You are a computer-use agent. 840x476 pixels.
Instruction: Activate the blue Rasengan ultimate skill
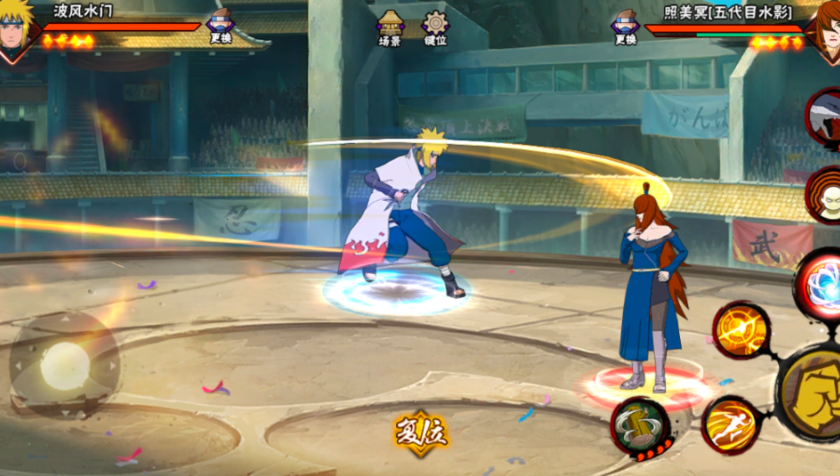(x=820, y=285)
